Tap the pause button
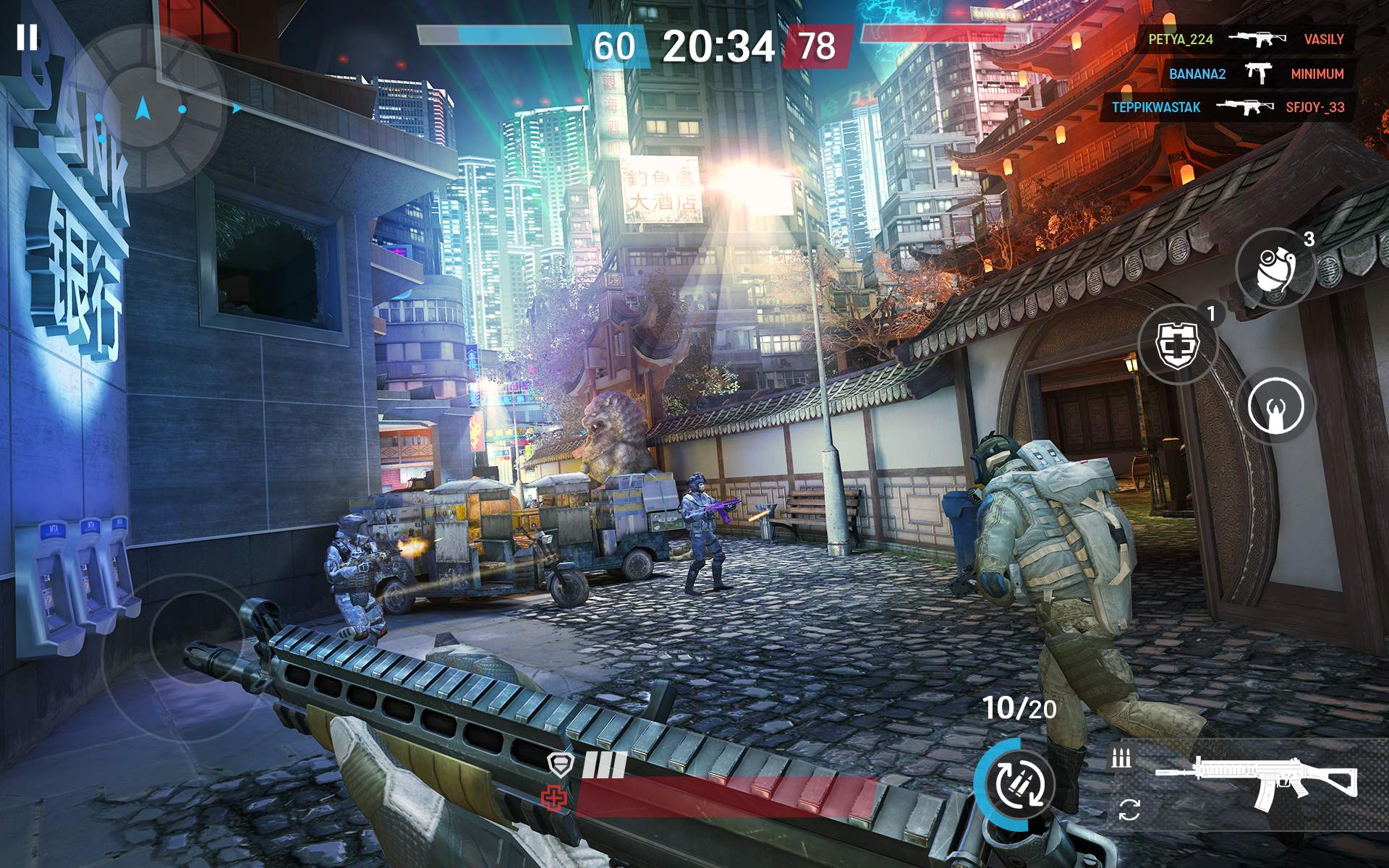This screenshot has width=1389, height=868. pyautogui.click(x=29, y=36)
